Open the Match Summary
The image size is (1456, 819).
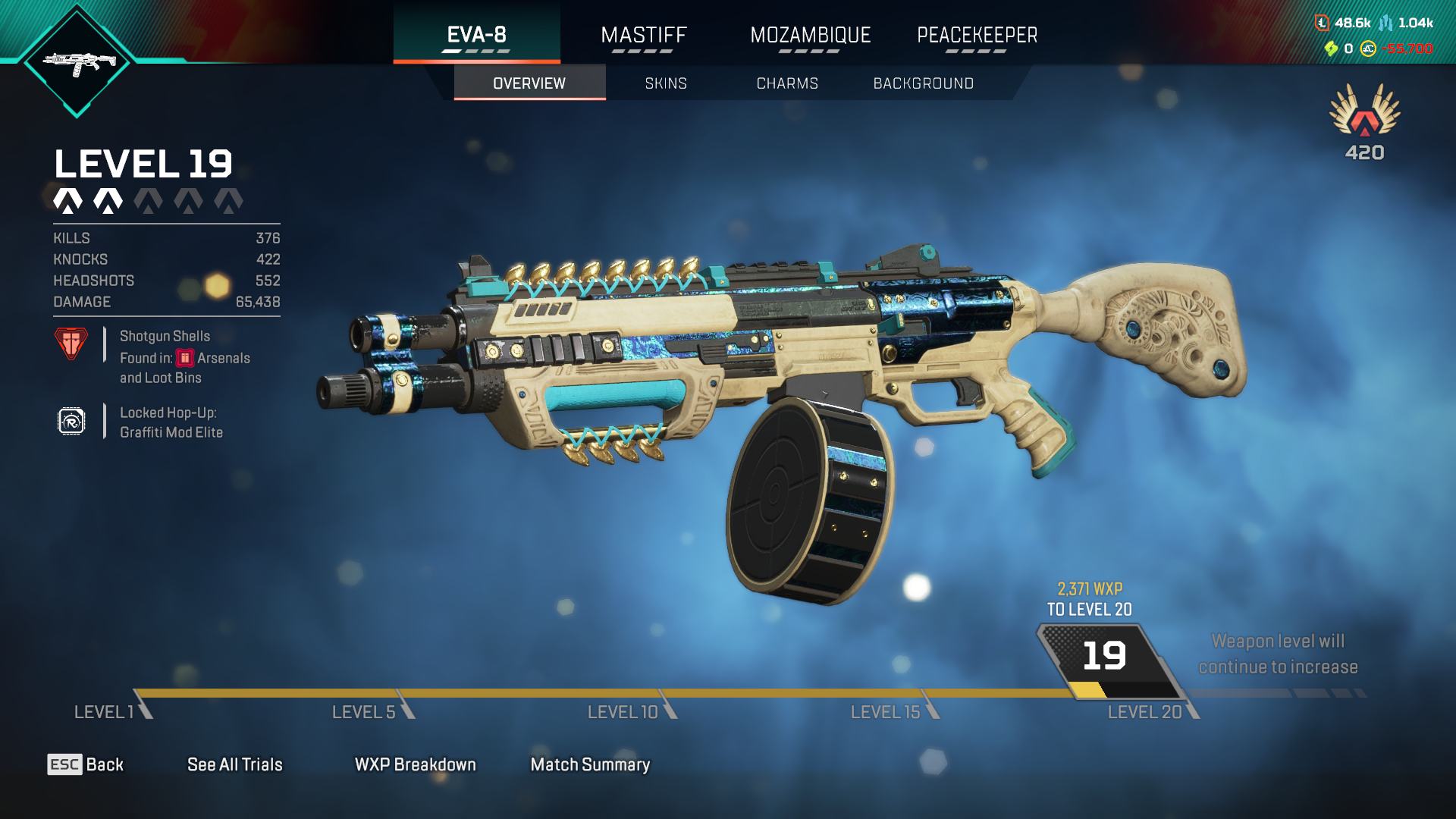coord(590,764)
